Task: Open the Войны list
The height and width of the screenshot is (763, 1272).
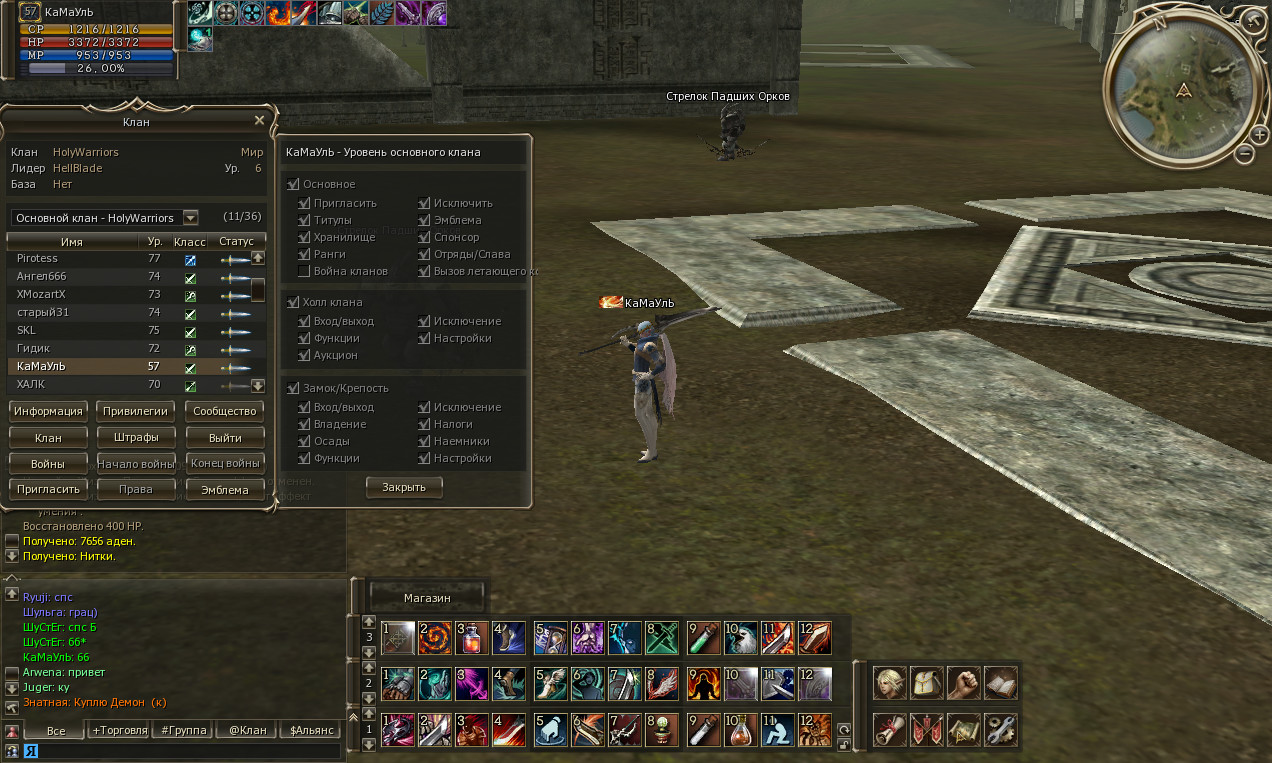Action: (x=48, y=464)
